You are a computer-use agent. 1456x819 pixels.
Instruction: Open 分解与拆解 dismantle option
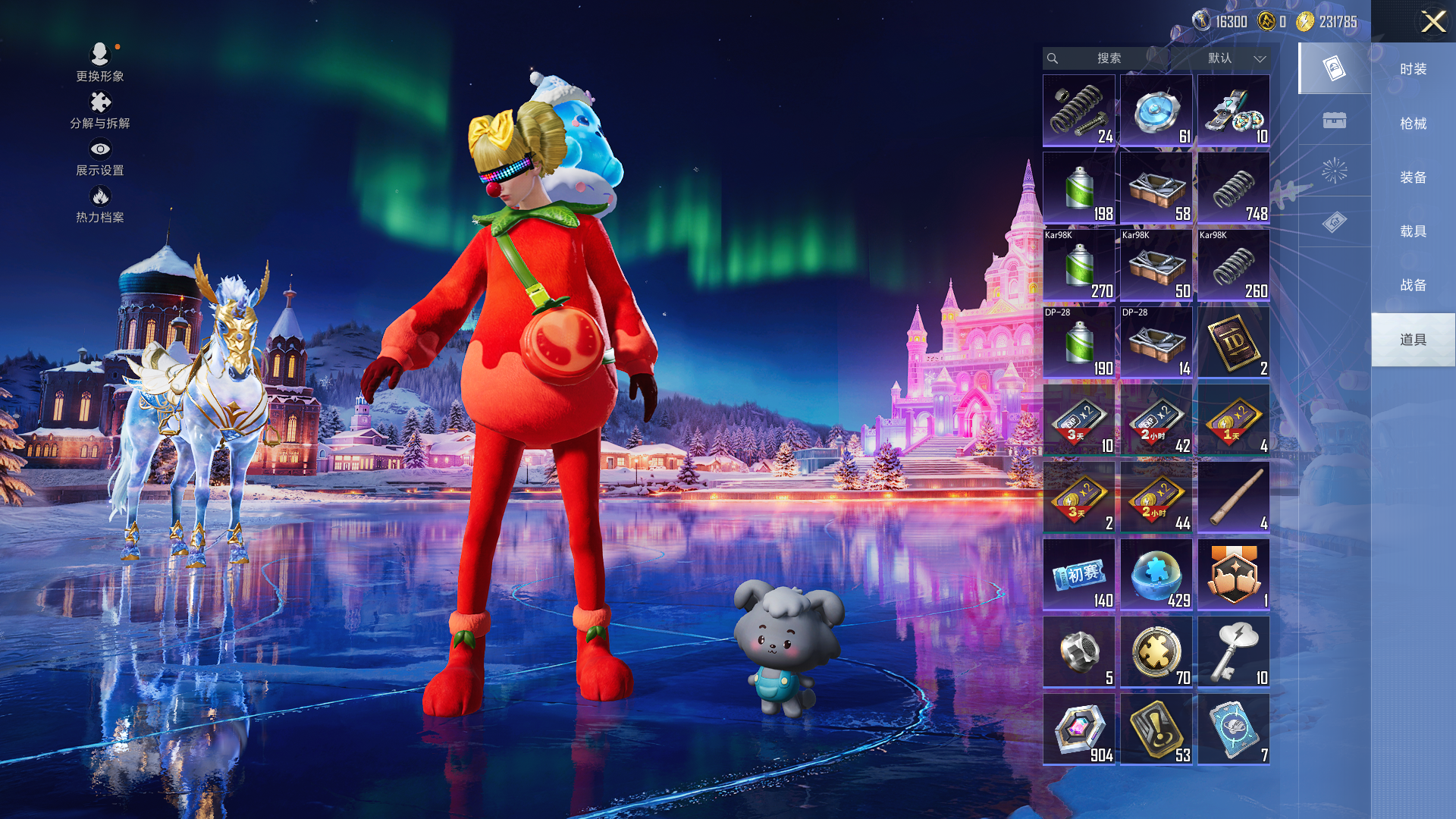coord(100,111)
